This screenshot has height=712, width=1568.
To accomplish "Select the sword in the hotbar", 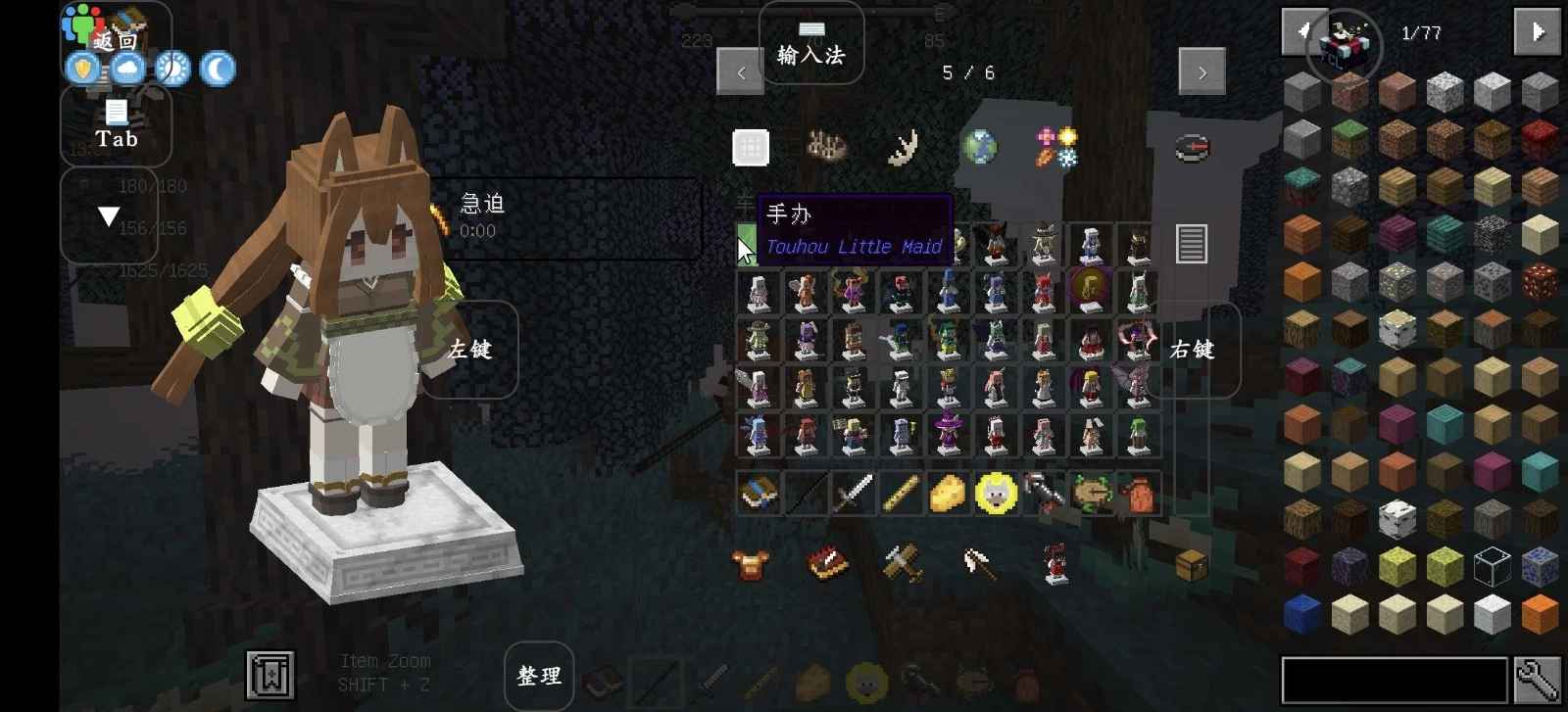I will pyautogui.click(x=853, y=493).
